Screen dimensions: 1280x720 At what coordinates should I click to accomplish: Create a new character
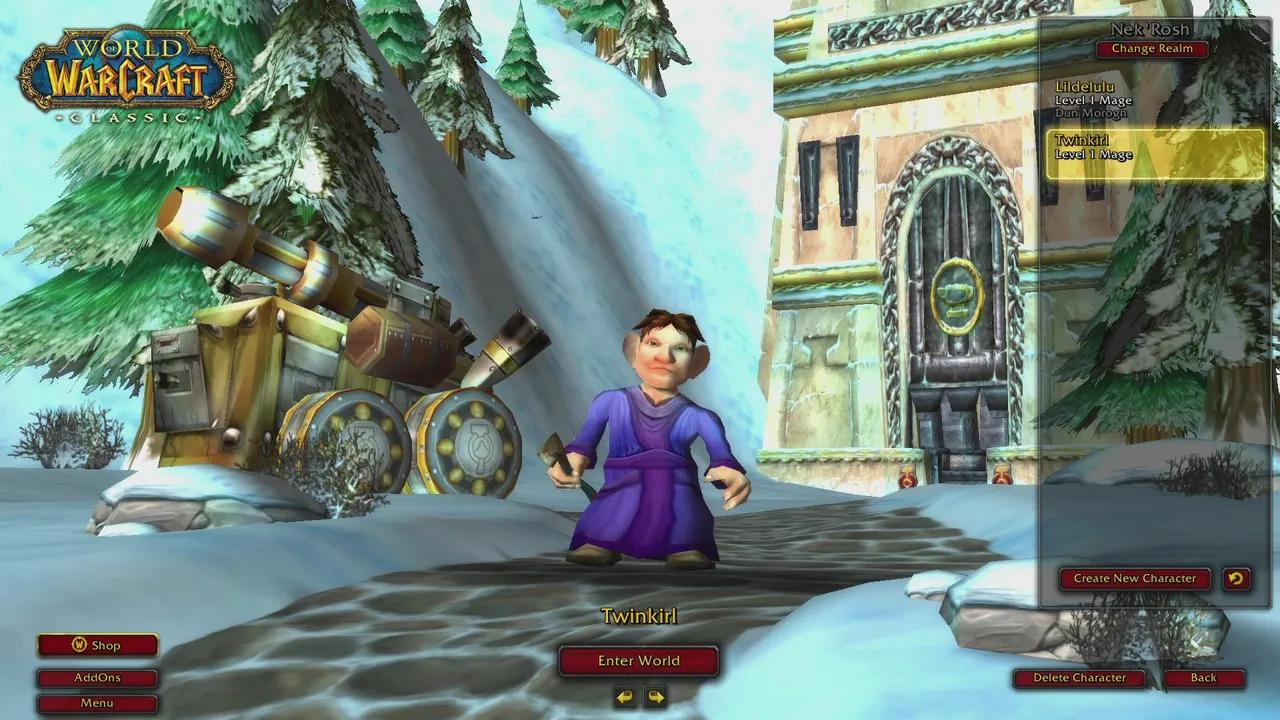(x=1134, y=578)
